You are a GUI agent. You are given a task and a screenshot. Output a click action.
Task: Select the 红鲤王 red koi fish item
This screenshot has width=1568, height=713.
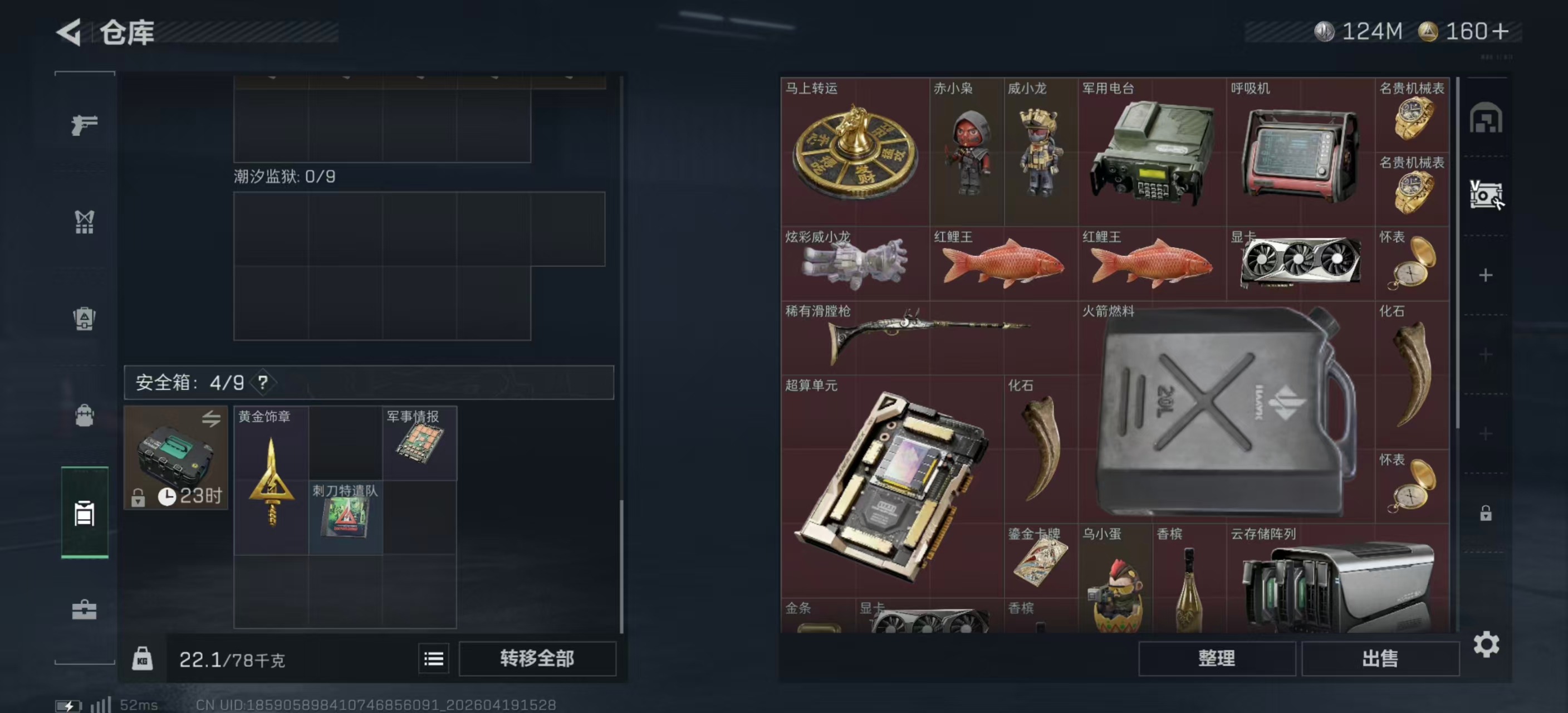[1004, 265]
